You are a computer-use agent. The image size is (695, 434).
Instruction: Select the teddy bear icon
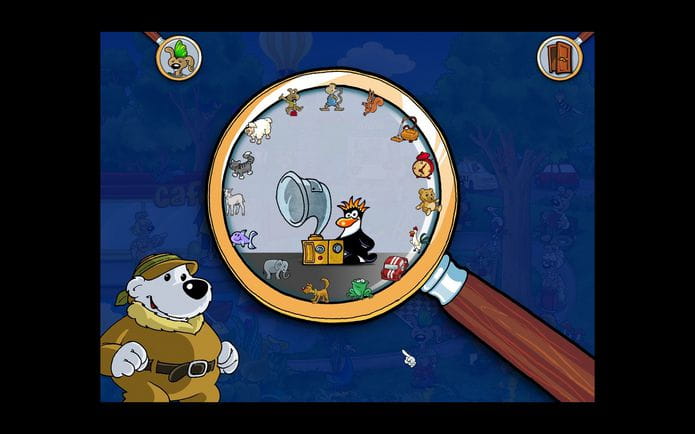point(428,199)
